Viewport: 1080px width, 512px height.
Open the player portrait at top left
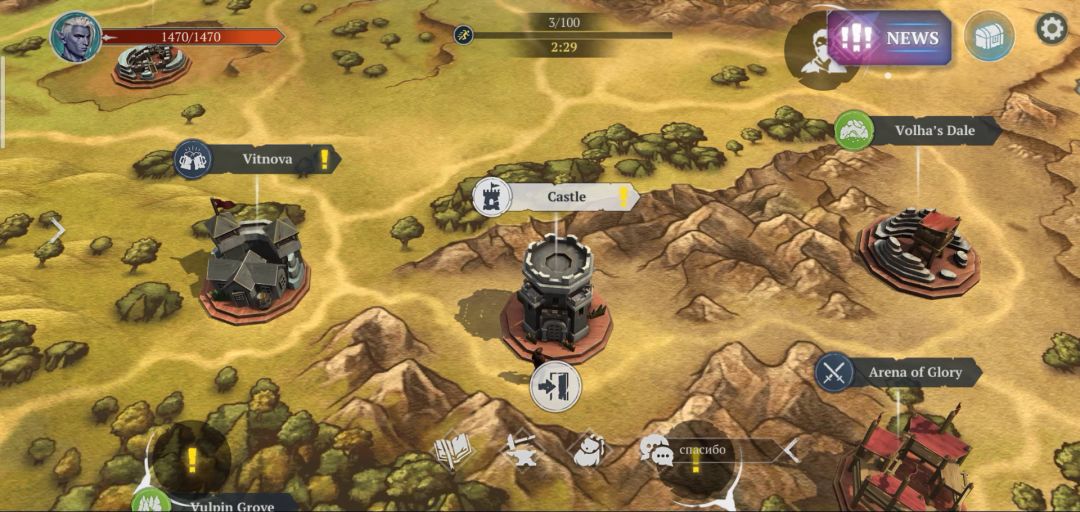(76, 37)
